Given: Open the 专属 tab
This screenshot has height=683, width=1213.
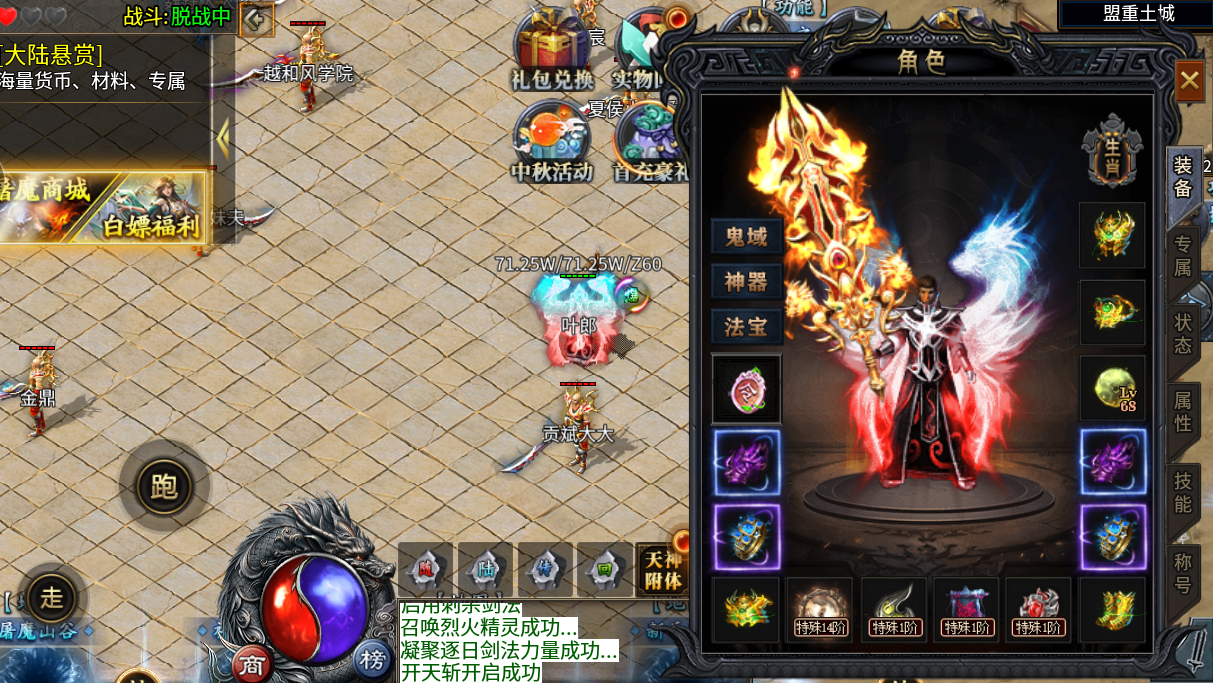Looking at the screenshot, I should [x=1183, y=256].
